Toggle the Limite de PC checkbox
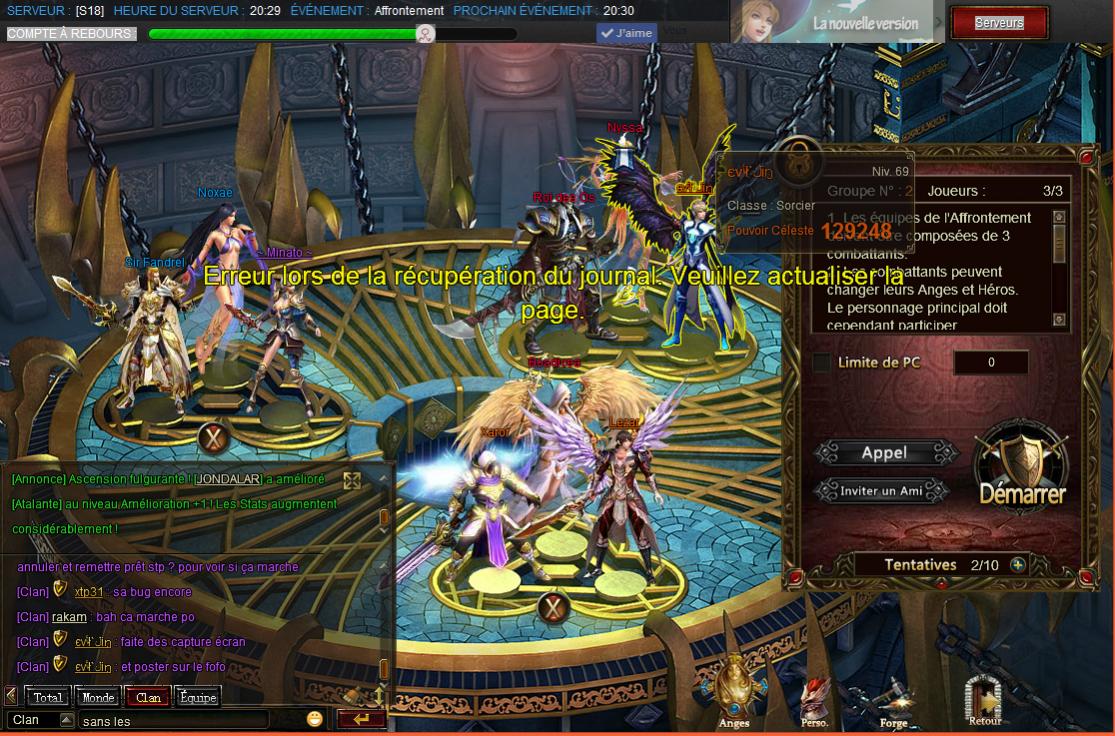 click(821, 363)
